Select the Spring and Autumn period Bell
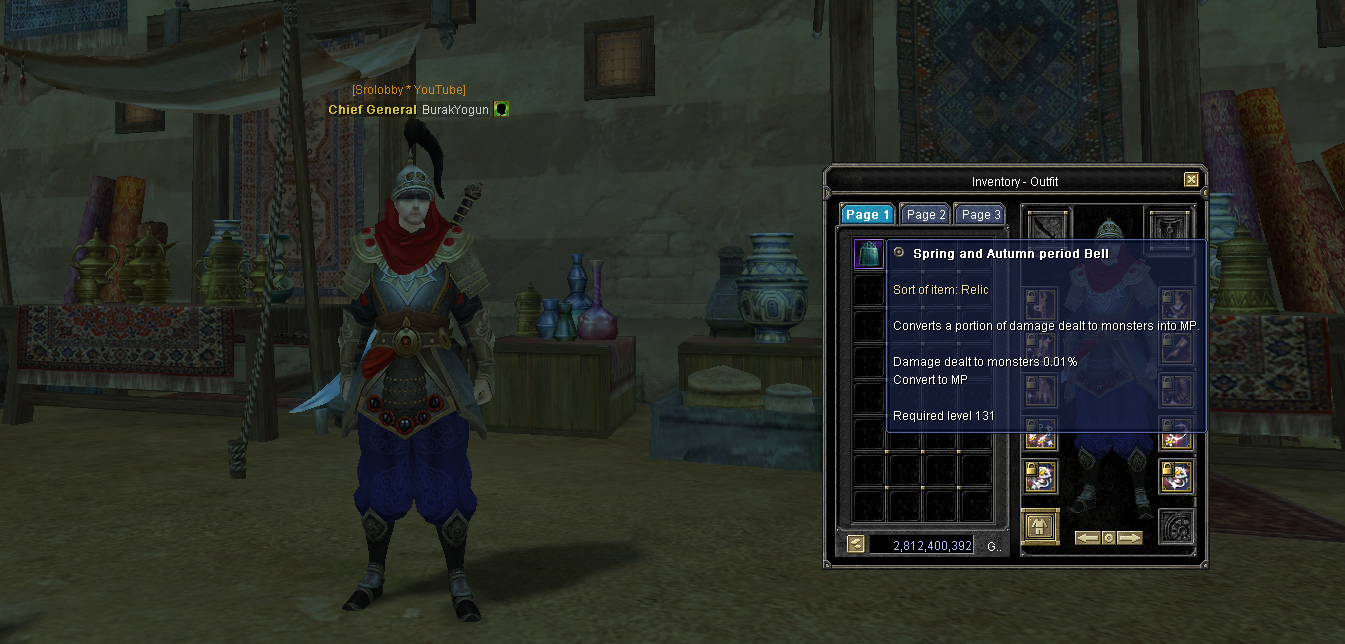Screen dimensions: 1345x644 click(x=868, y=254)
